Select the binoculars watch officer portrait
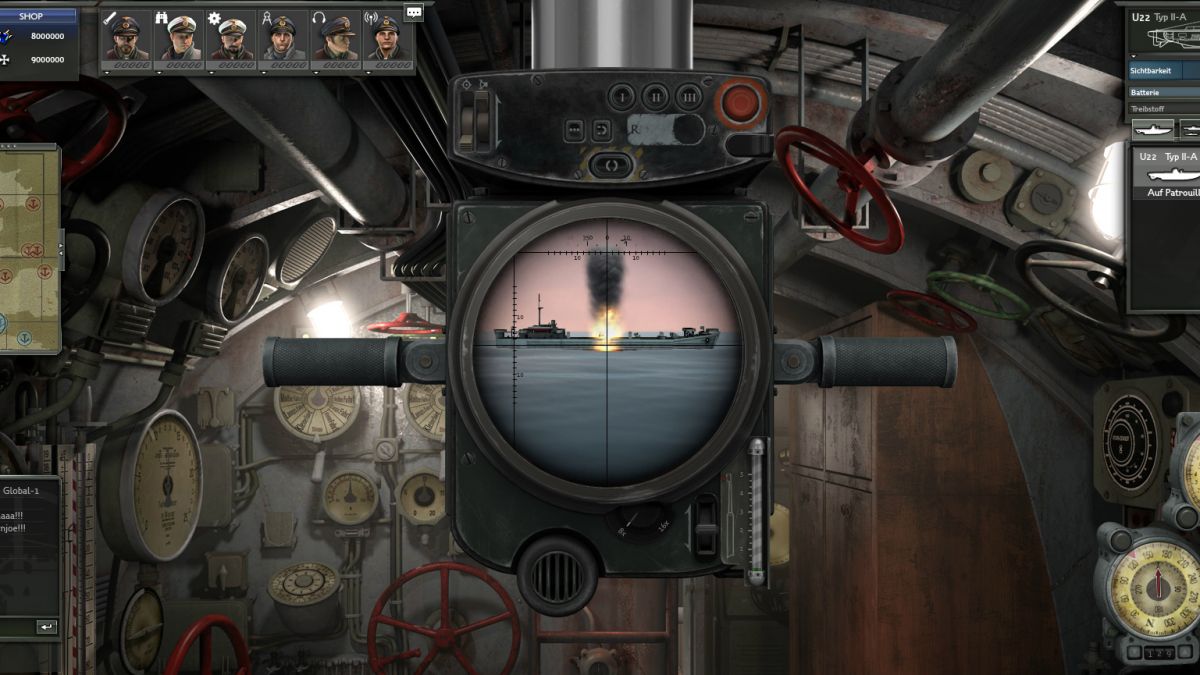Screen dimensions: 1200x675 point(179,40)
